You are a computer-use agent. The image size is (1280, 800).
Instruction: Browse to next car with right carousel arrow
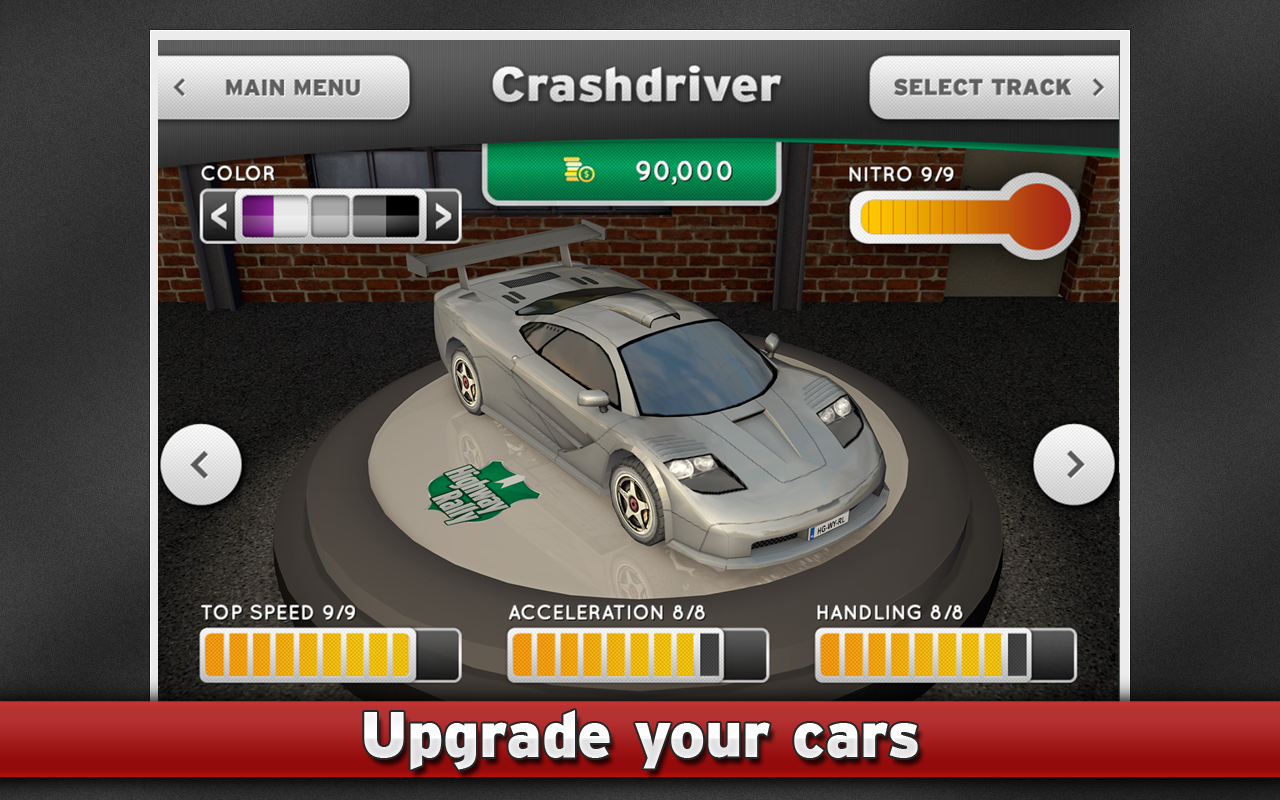(x=1074, y=463)
